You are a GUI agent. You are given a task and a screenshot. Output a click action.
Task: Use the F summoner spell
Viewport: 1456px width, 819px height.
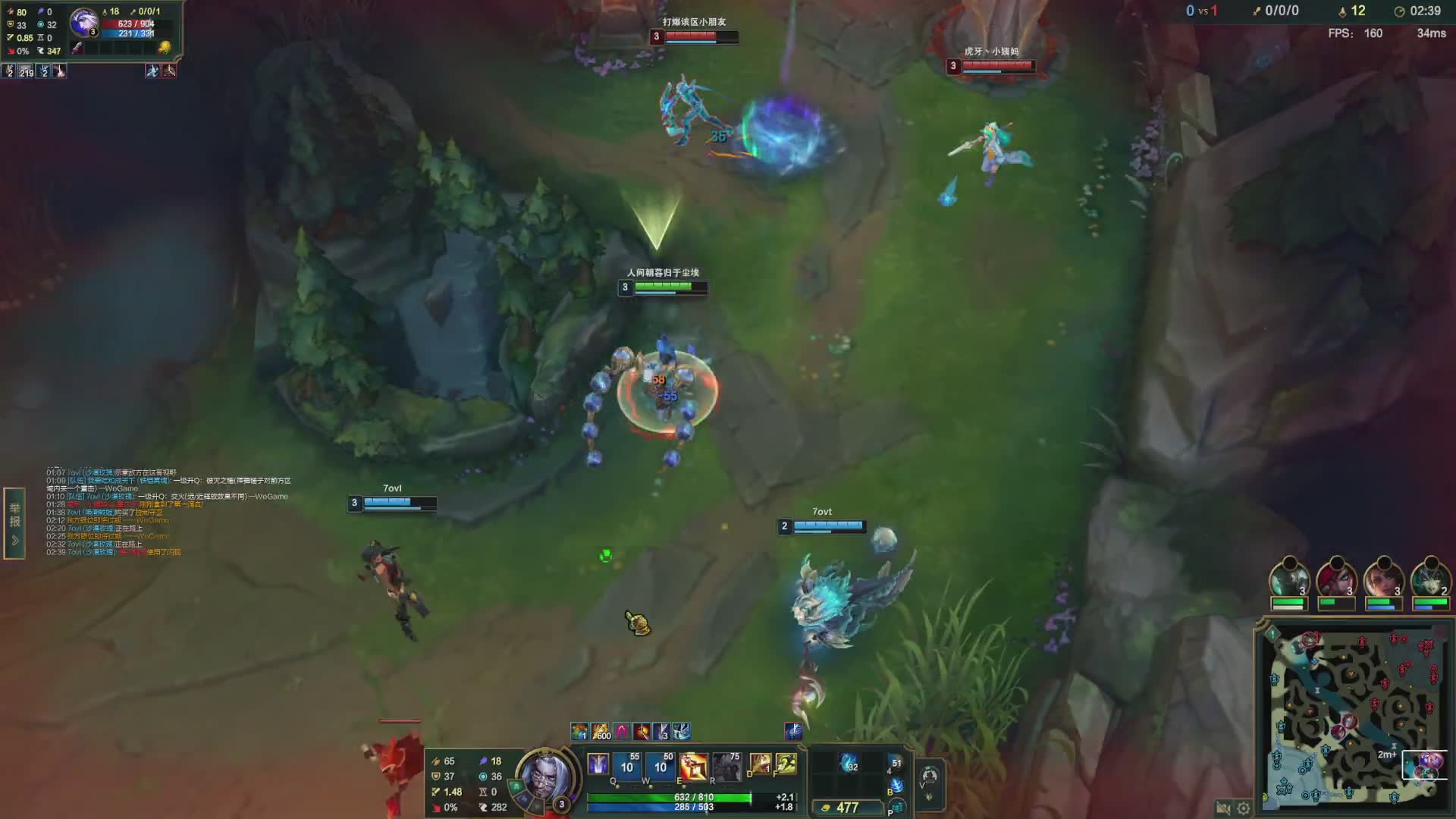tap(786, 764)
